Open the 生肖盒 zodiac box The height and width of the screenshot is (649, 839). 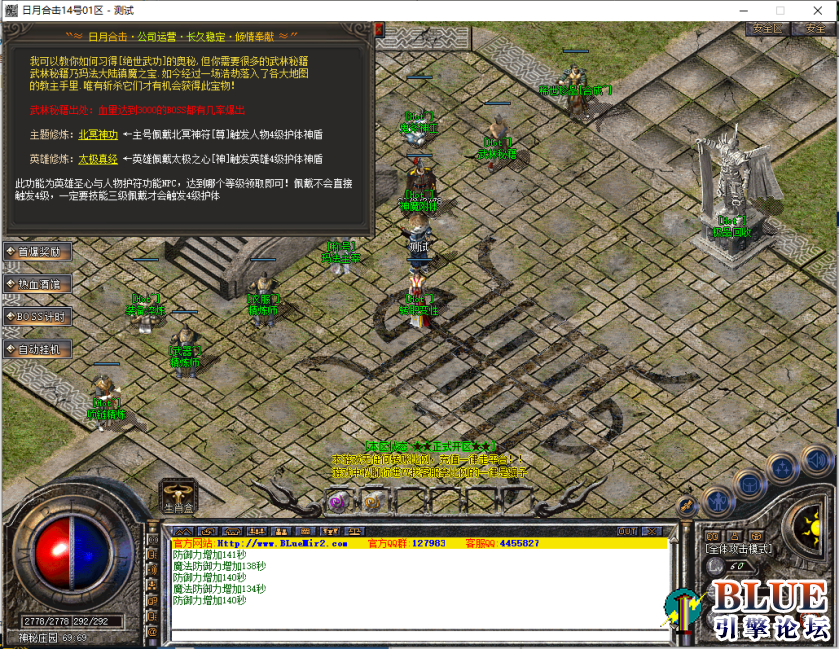176,498
